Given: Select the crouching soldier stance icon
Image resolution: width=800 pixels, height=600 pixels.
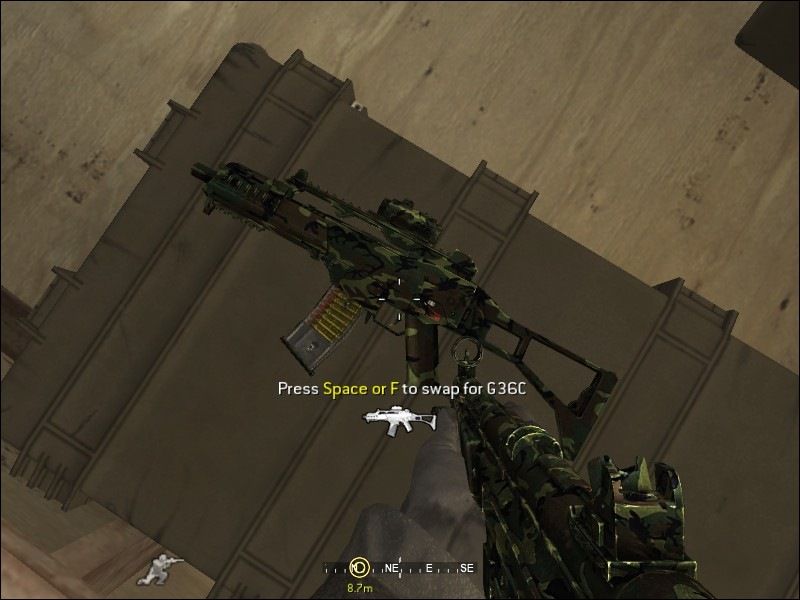Looking at the screenshot, I should point(159,568).
